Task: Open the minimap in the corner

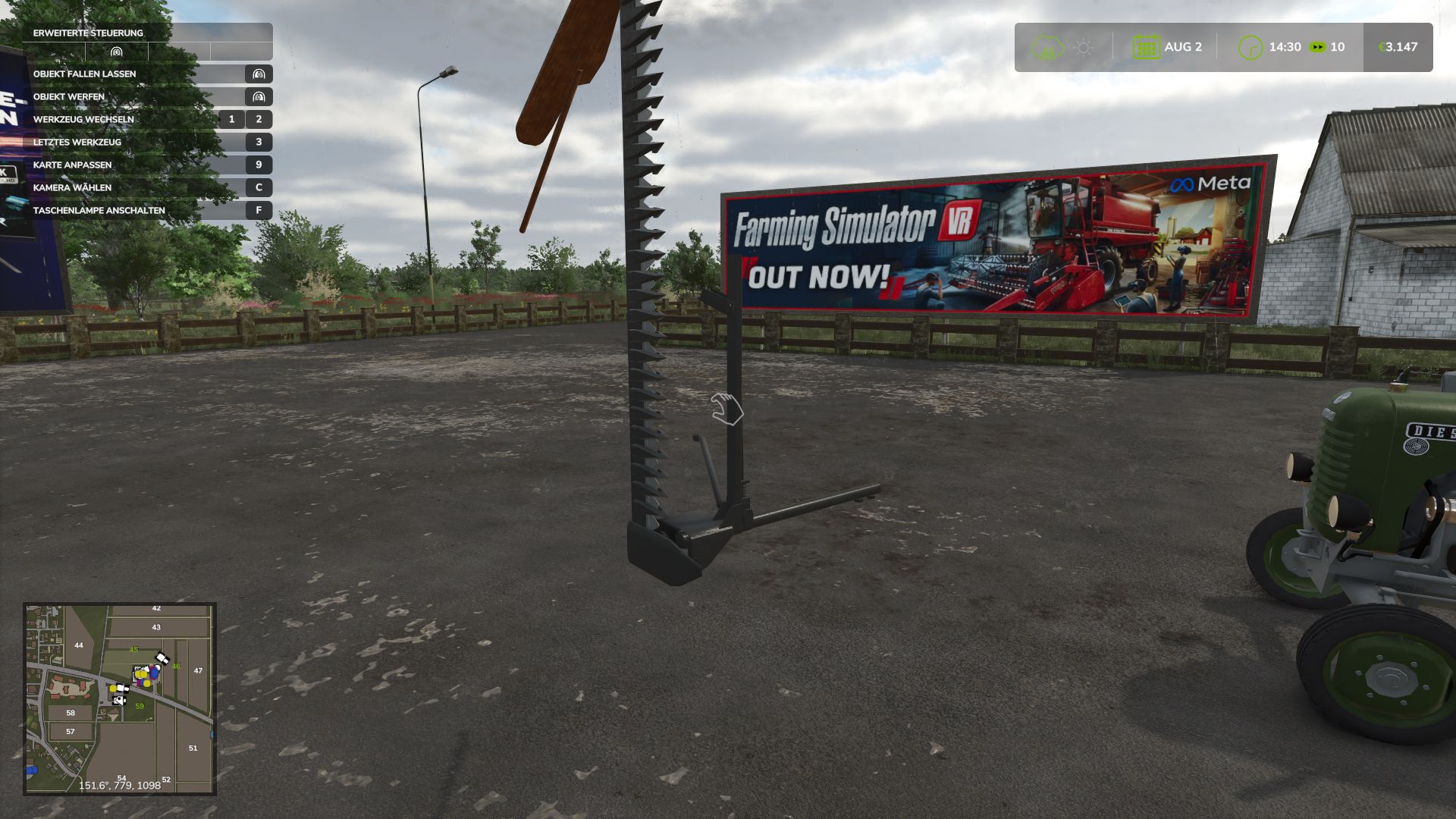Action: click(x=120, y=698)
